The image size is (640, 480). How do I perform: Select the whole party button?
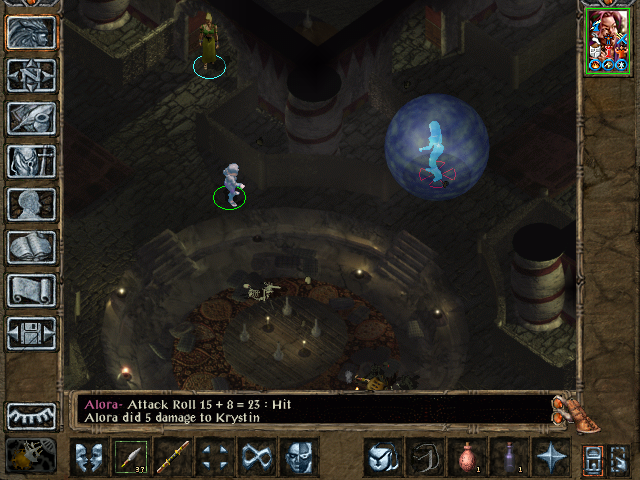click(x=593, y=458)
